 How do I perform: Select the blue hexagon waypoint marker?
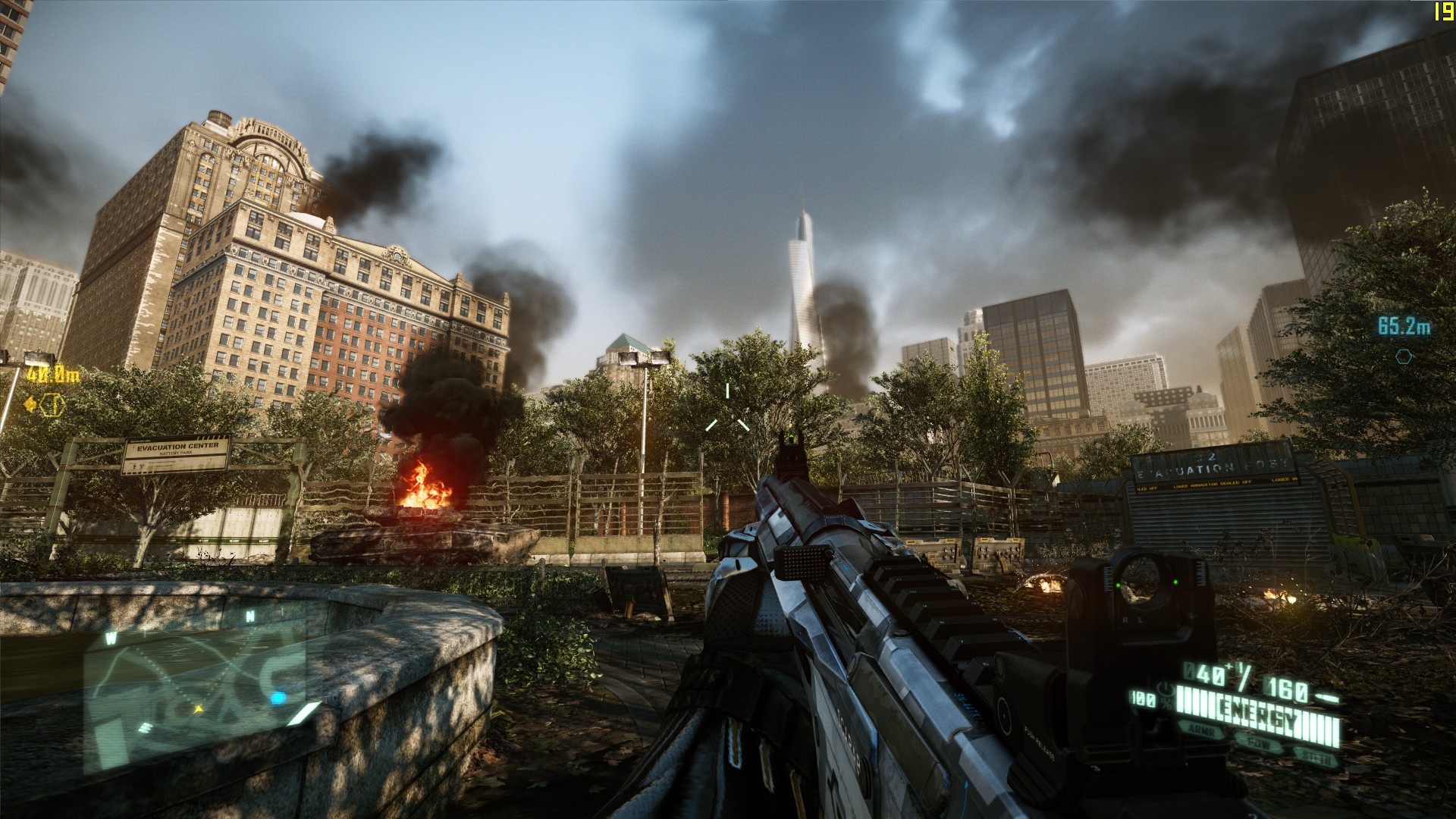click(x=1404, y=356)
